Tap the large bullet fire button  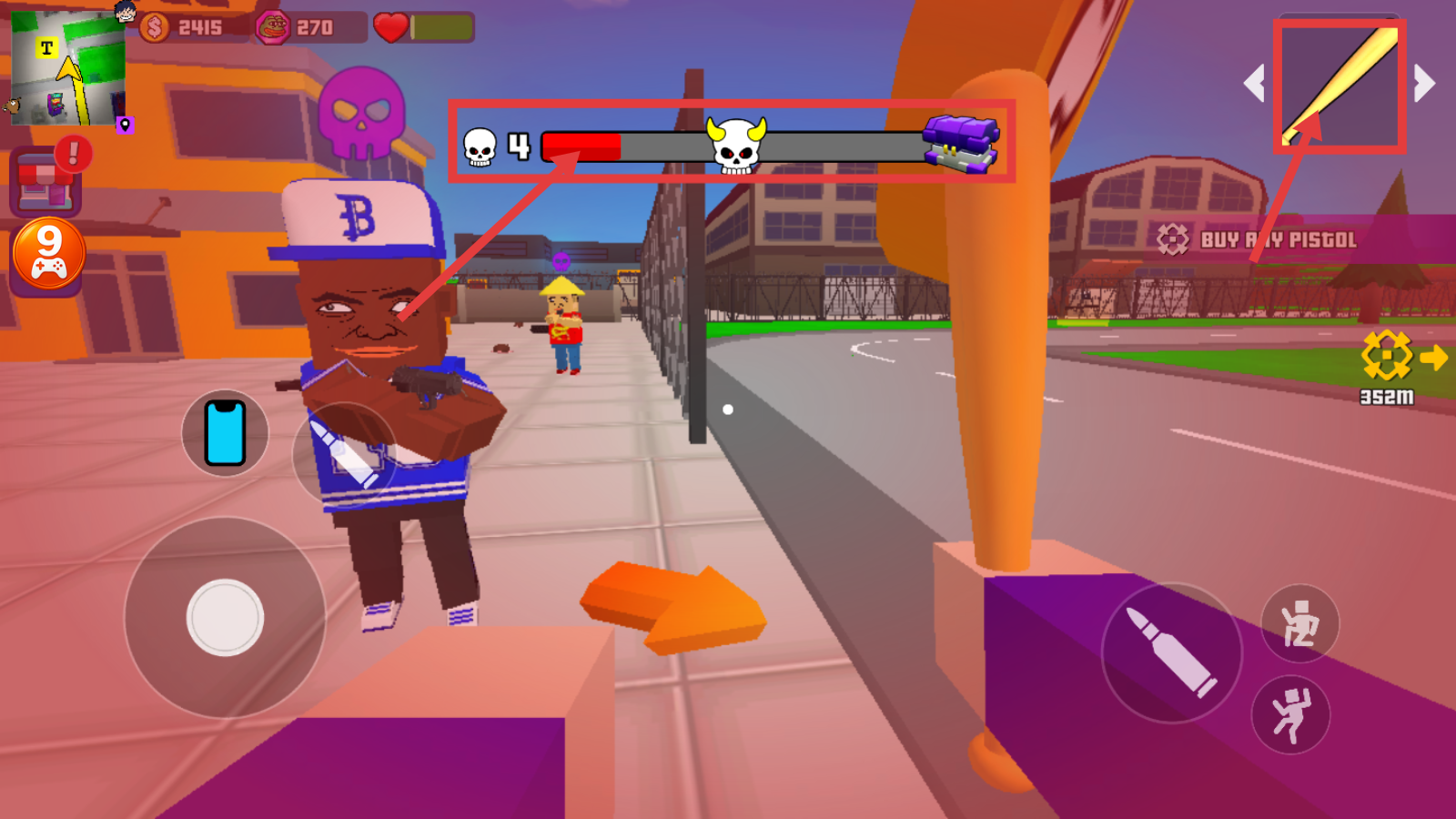pos(1171,652)
